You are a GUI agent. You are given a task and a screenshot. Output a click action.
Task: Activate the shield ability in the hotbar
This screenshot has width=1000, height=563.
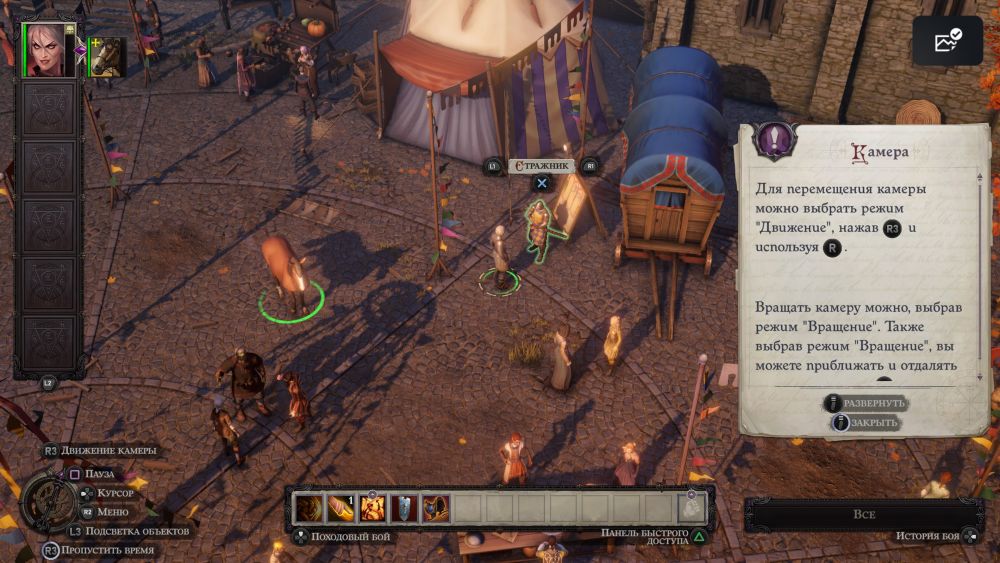404,508
